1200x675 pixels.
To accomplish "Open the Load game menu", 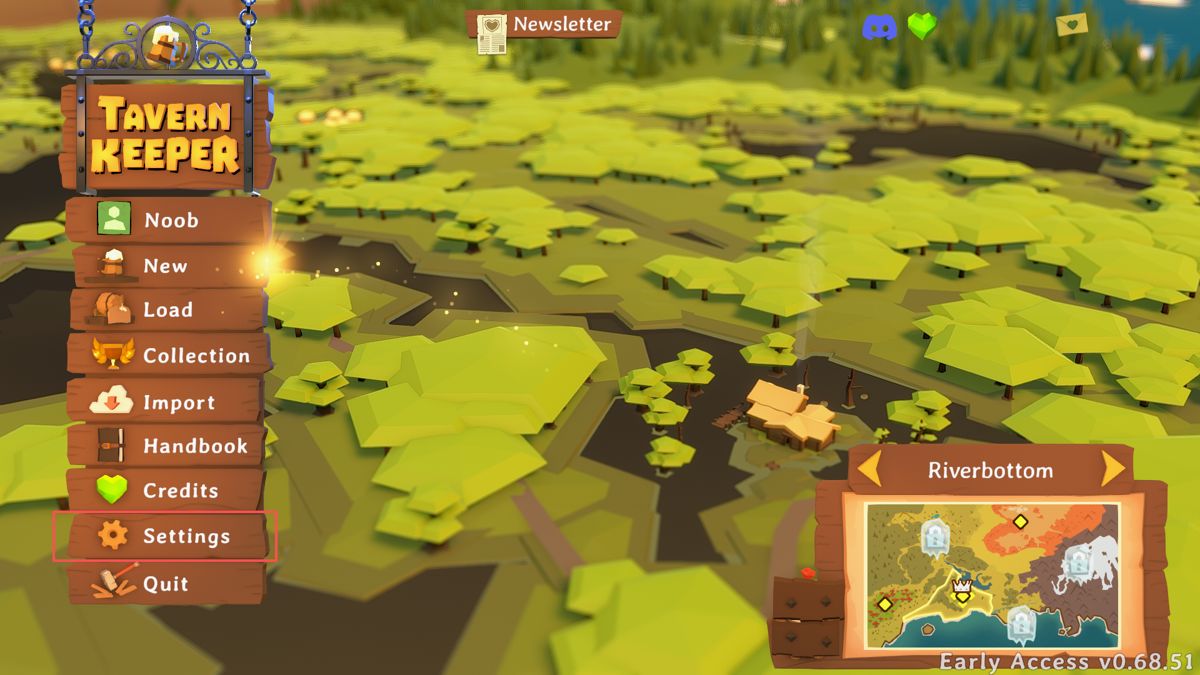I will (167, 310).
